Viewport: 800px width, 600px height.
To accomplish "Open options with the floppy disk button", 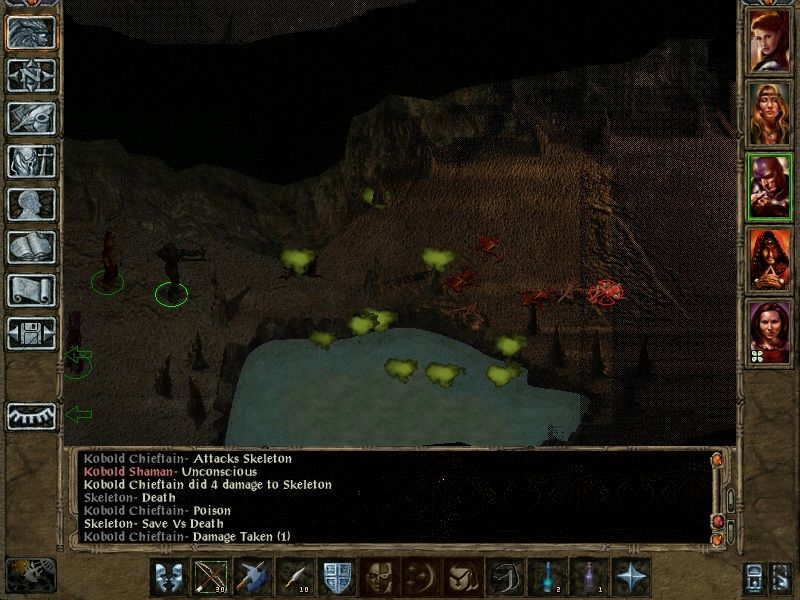I will coord(31,333).
